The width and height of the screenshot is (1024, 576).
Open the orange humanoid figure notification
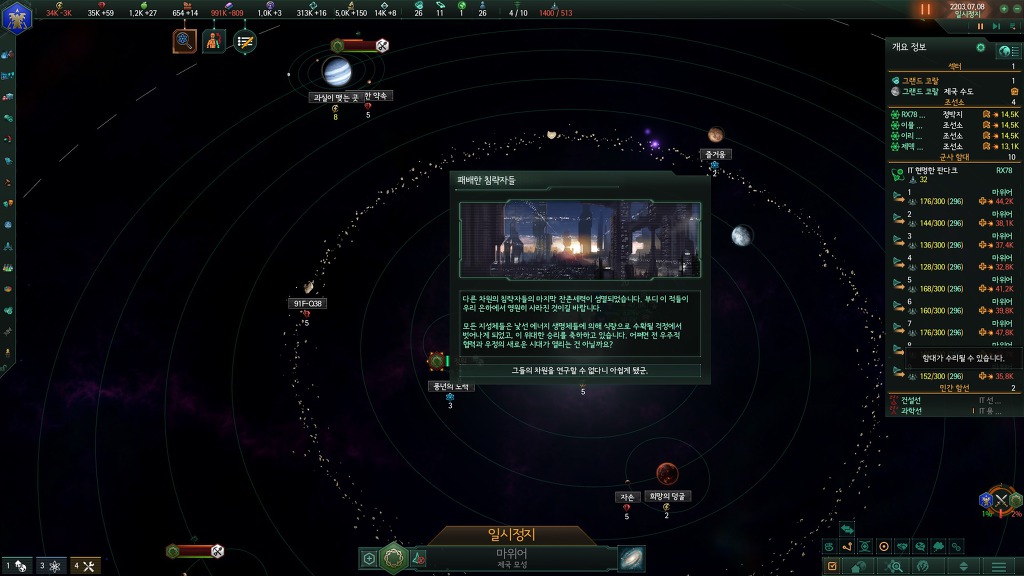pyautogui.click(x=214, y=41)
